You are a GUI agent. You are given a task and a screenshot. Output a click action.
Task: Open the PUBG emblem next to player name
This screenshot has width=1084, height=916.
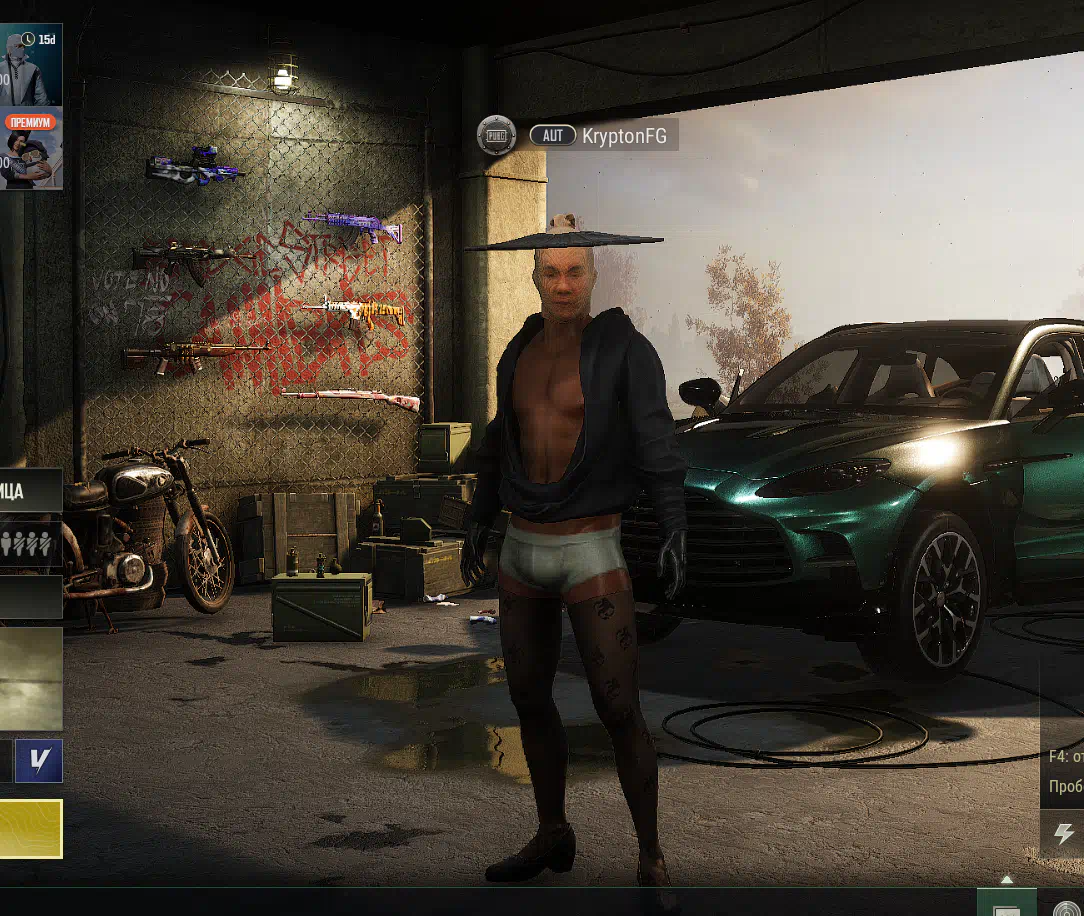pos(496,135)
